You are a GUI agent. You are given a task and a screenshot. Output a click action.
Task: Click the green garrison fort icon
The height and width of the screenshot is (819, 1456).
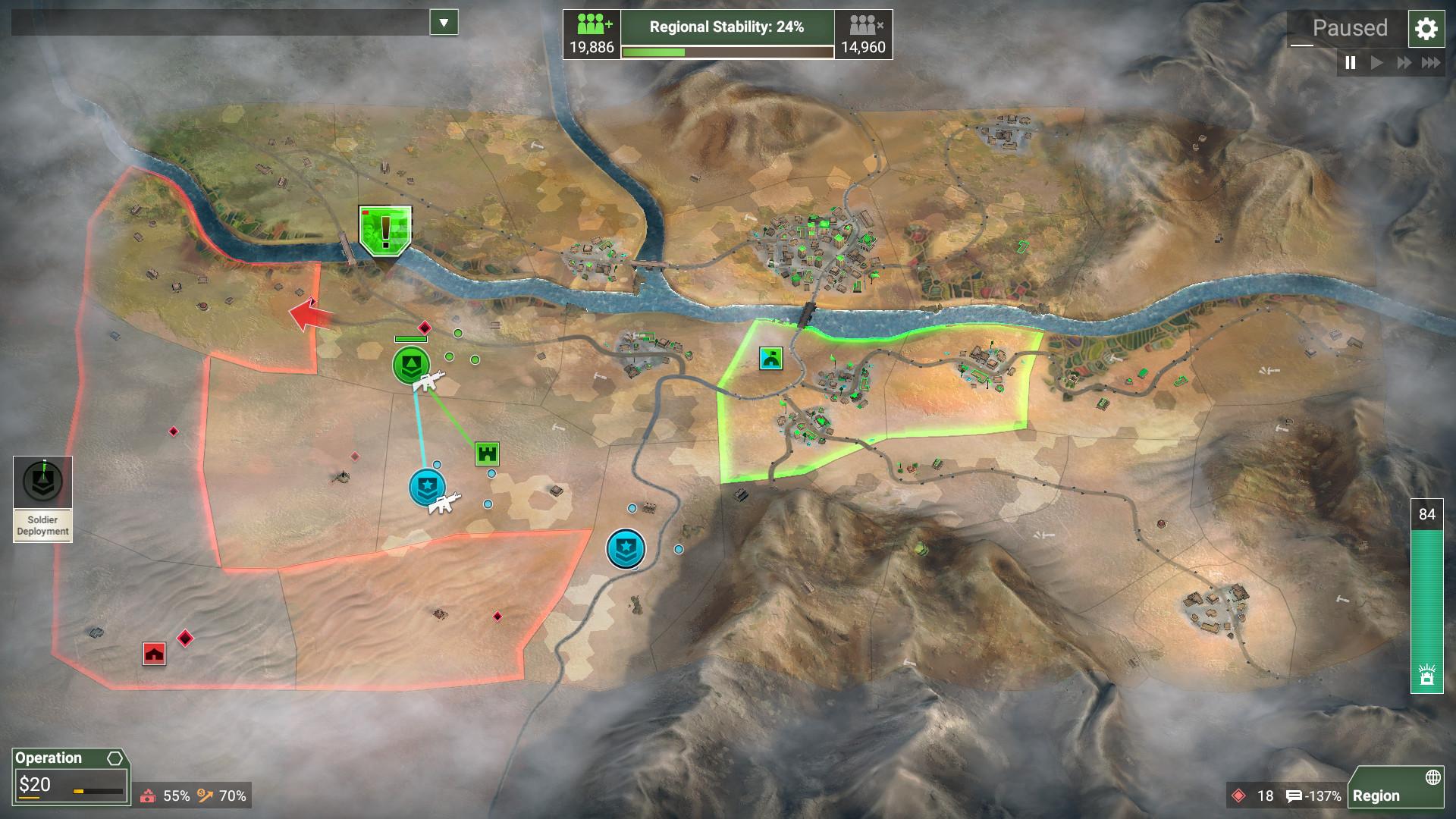(488, 454)
